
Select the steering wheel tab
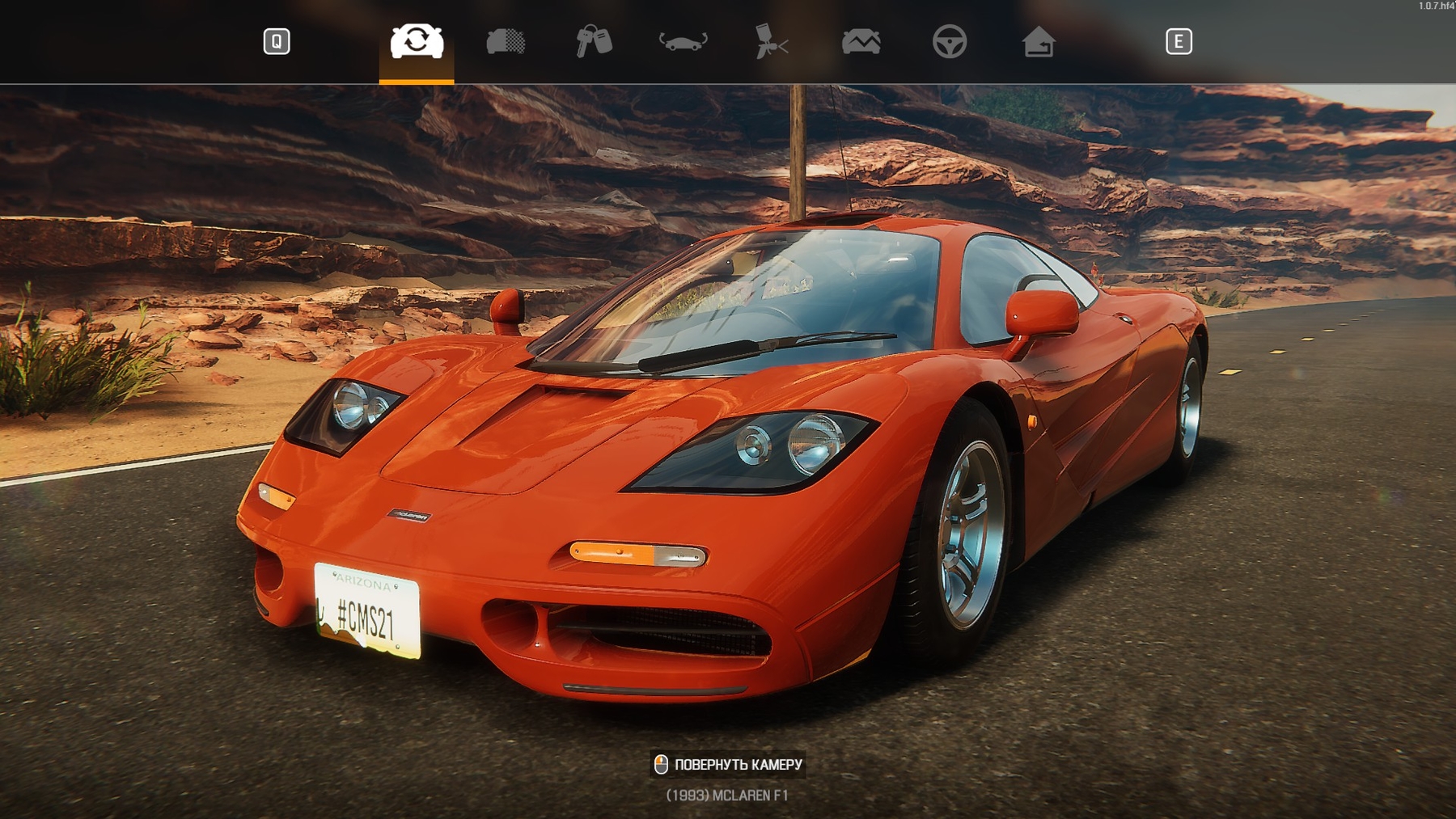[949, 41]
